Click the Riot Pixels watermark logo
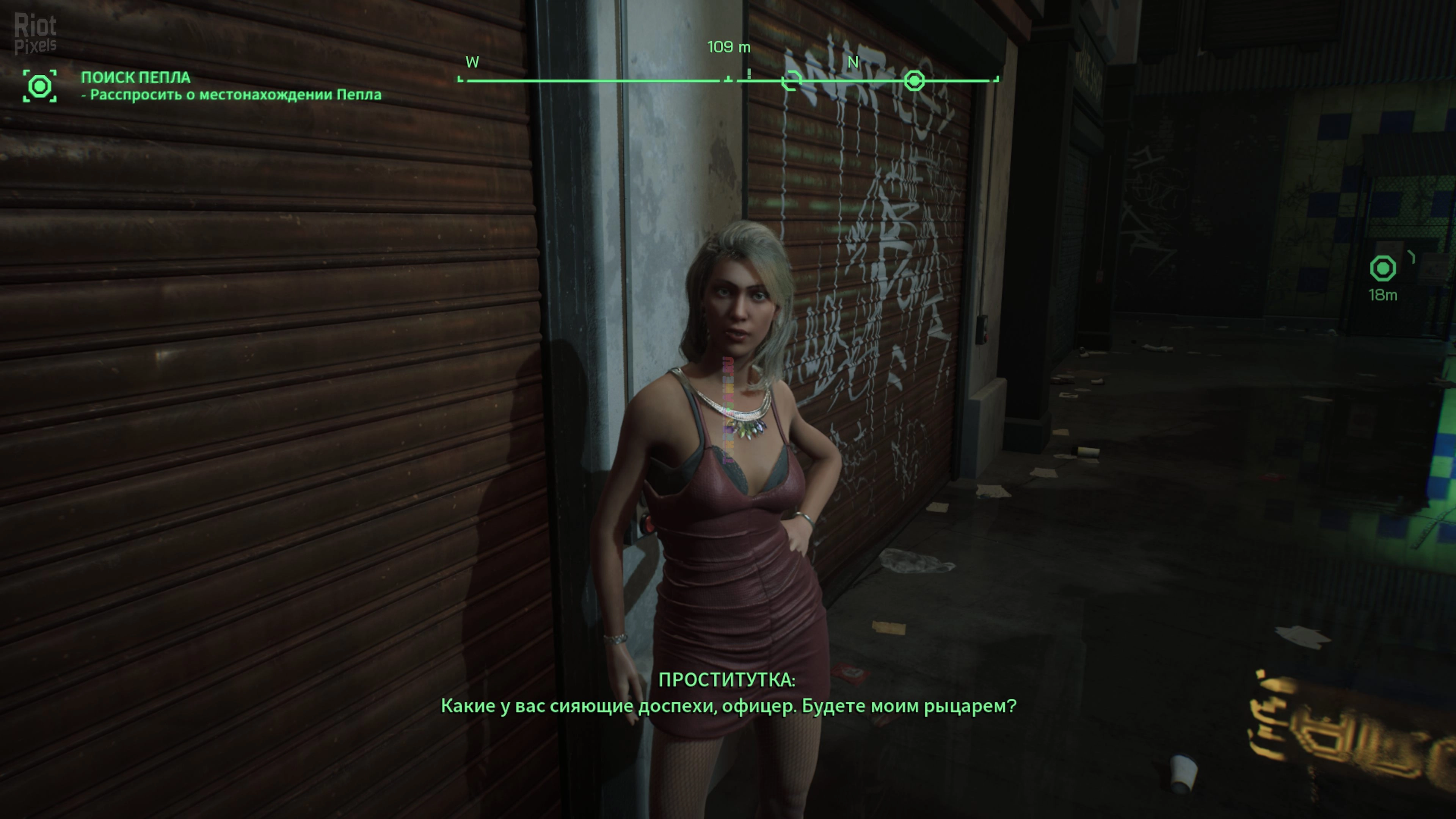Screen dimensions: 1456x819 coord(35,34)
